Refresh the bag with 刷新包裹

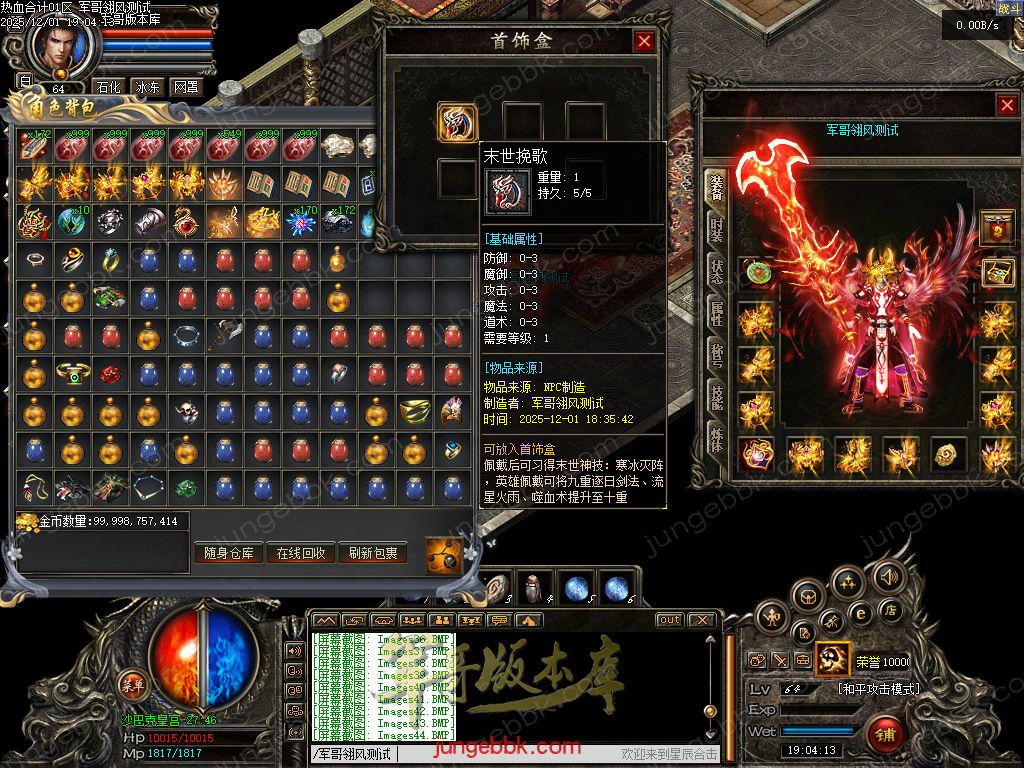pyautogui.click(x=373, y=553)
